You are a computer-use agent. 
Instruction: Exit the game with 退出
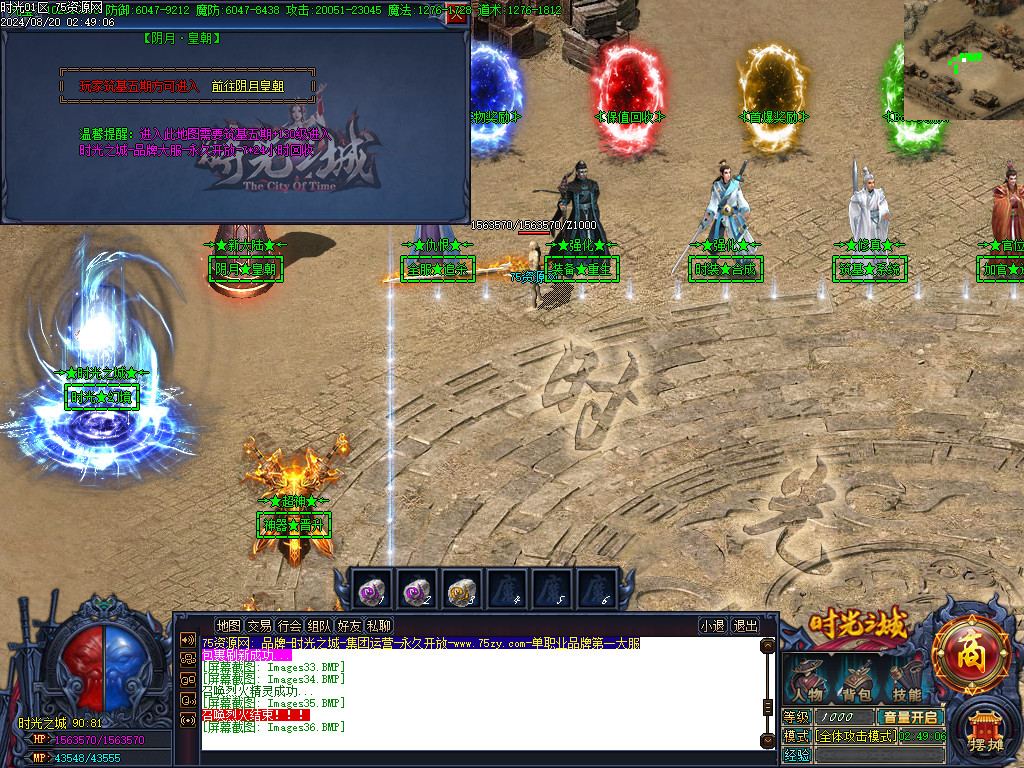tap(745, 626)
